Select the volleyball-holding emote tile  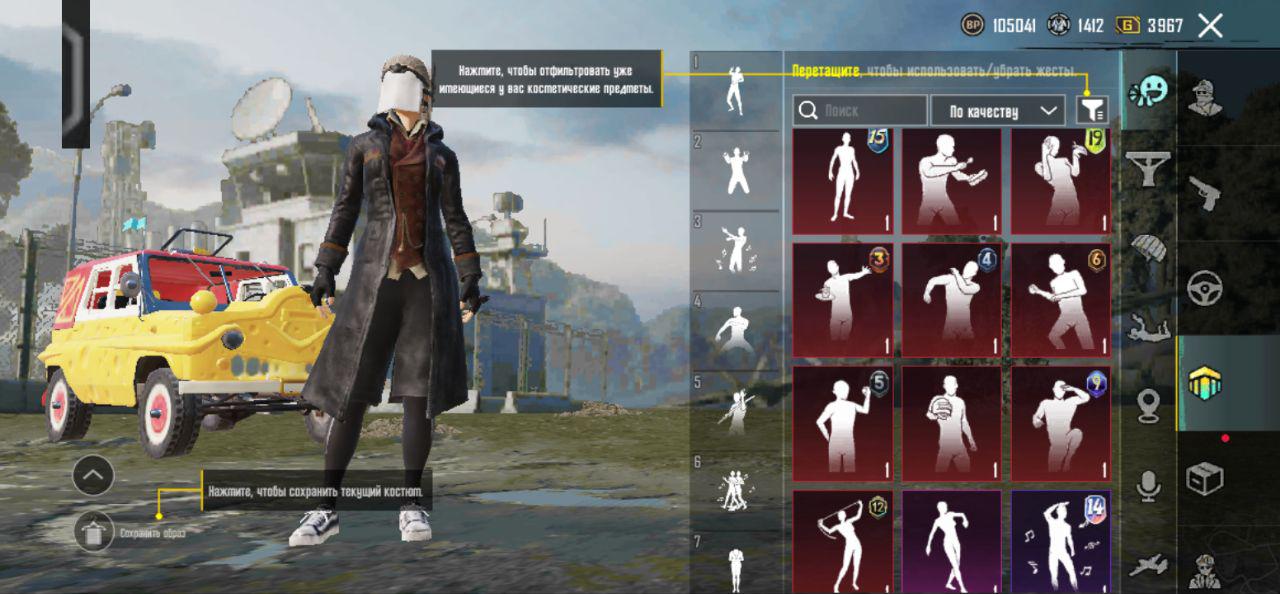click(x=951, y=423)
